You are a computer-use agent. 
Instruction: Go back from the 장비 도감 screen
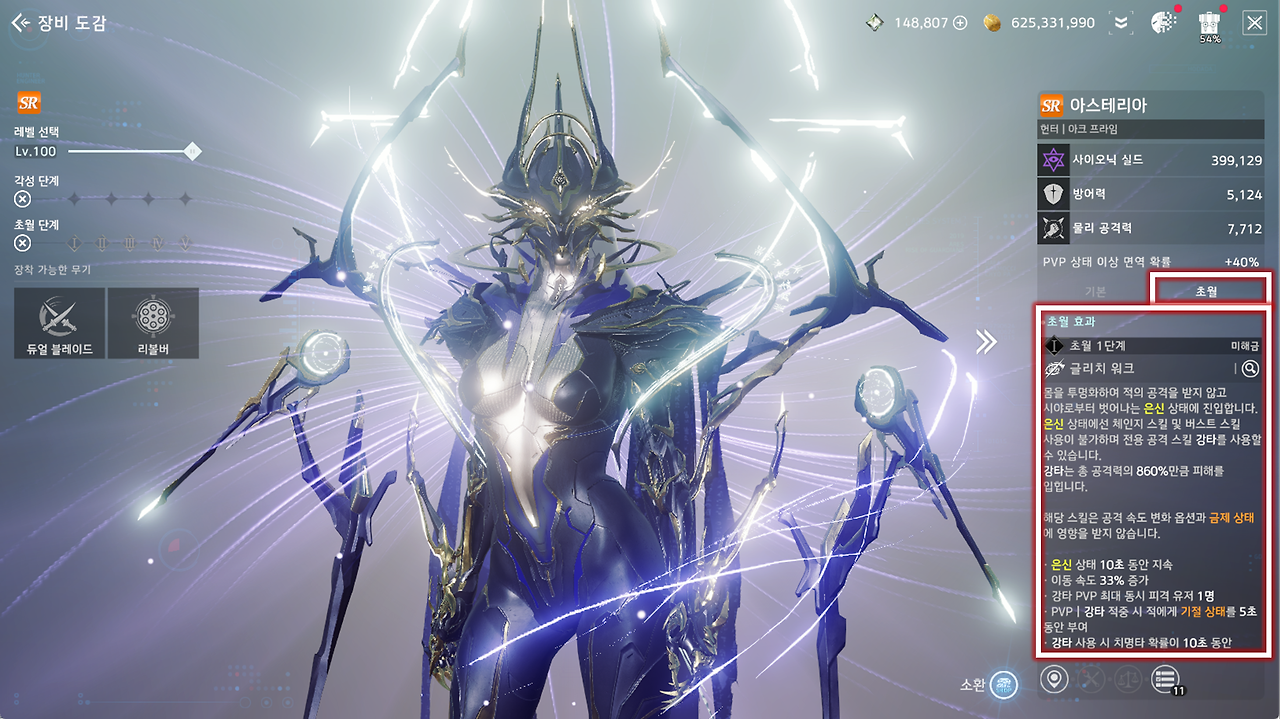pyautogui.click(x=19, y=22)
